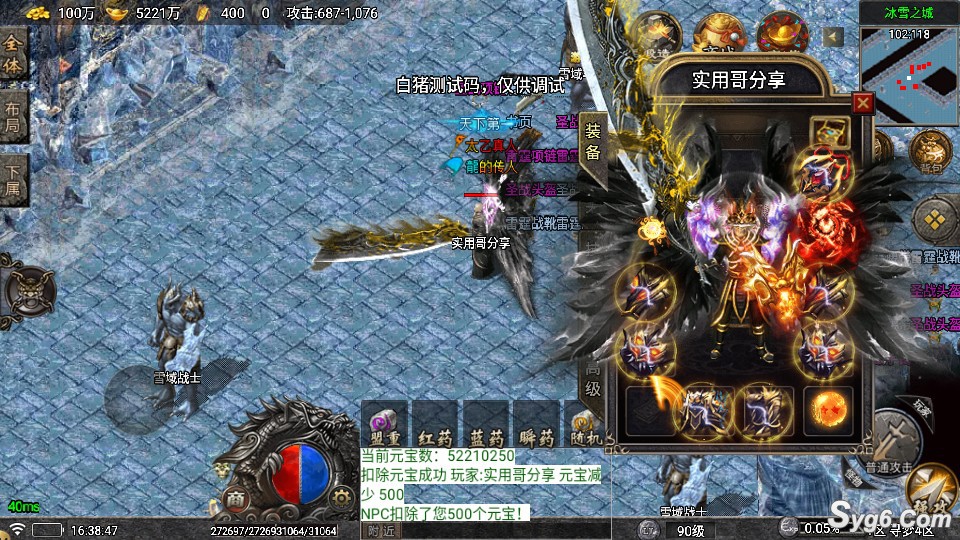Use the 盟重 teleport scroll slot

click(x=384, y=423)
